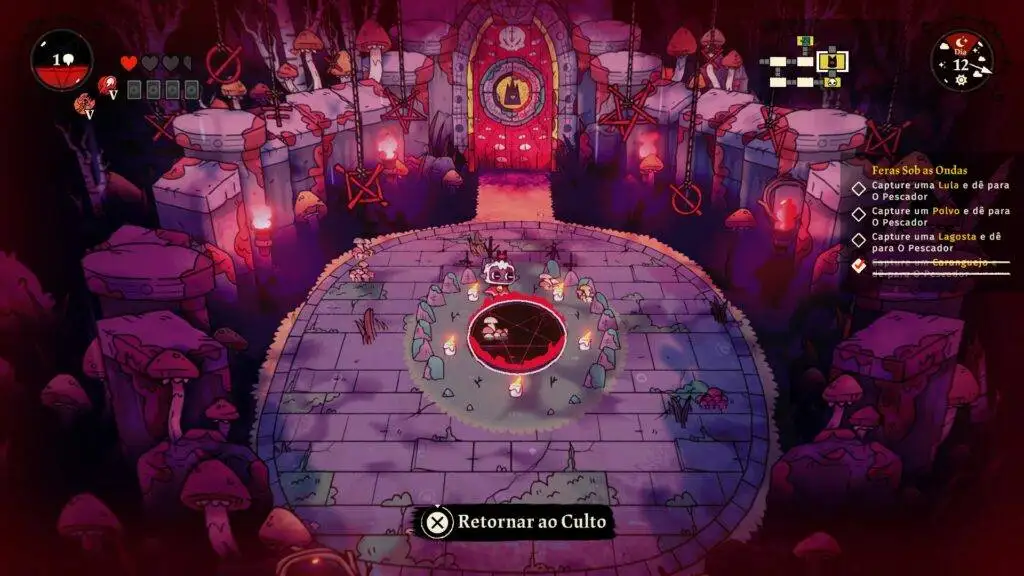Image resolution: width=1024 pixels, height=576 pixels.
Task: Click the Day 12 clock dial
Action: [x=961, y=62]
